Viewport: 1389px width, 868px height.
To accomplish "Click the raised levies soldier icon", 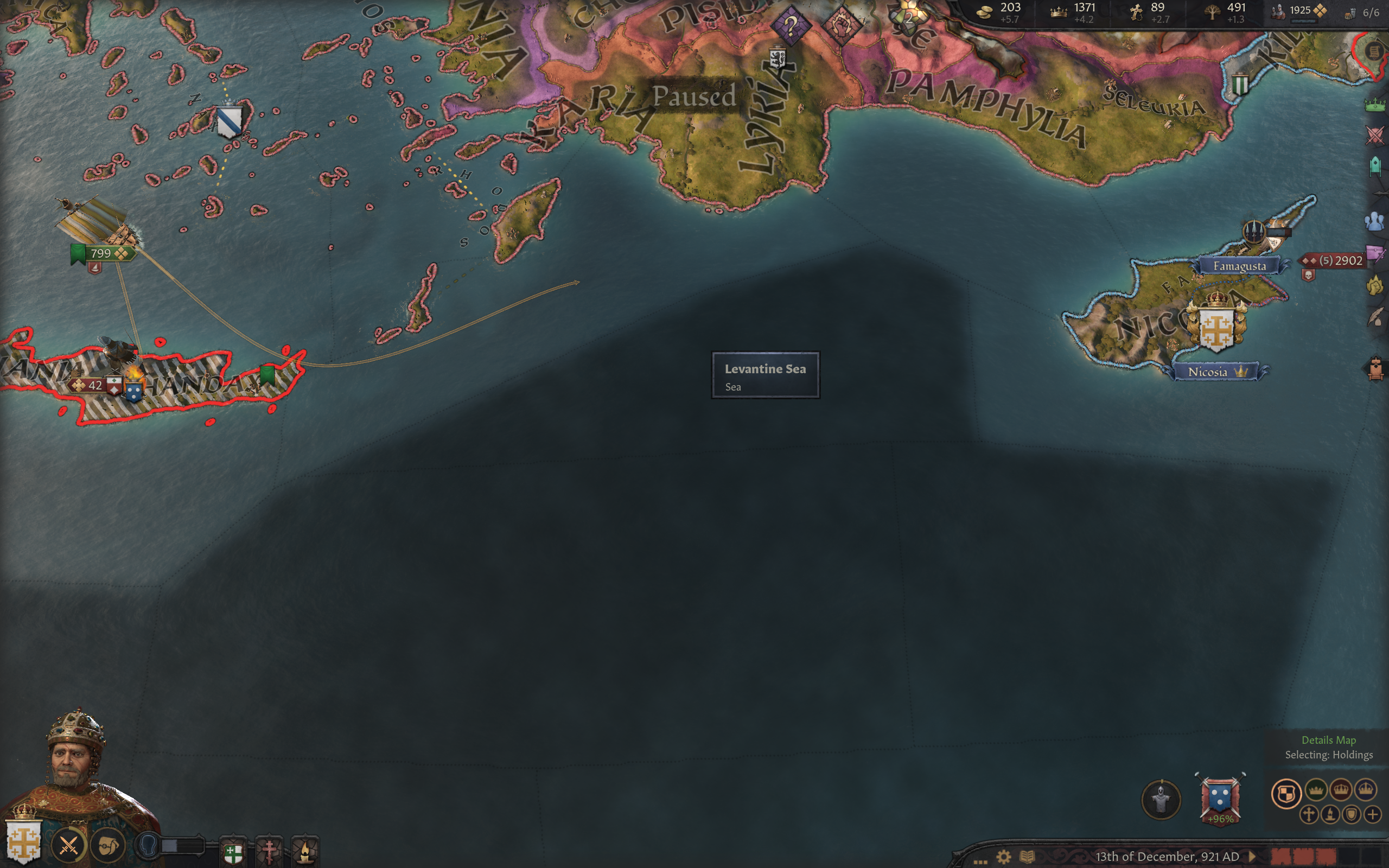I will tap(1161, 799).
